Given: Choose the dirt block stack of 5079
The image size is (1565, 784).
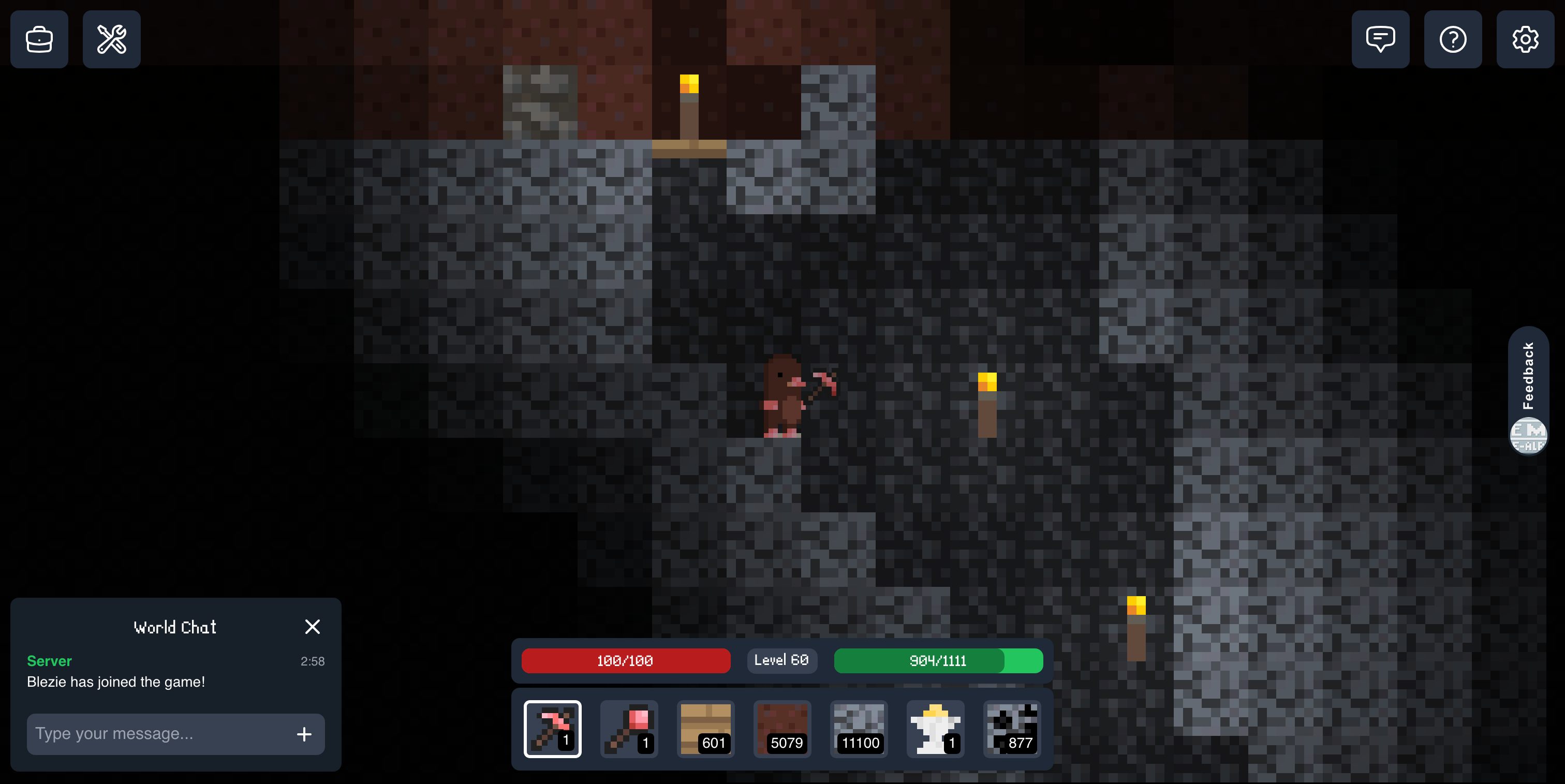Looking at the screenshot, I should (x=782, y=729).
